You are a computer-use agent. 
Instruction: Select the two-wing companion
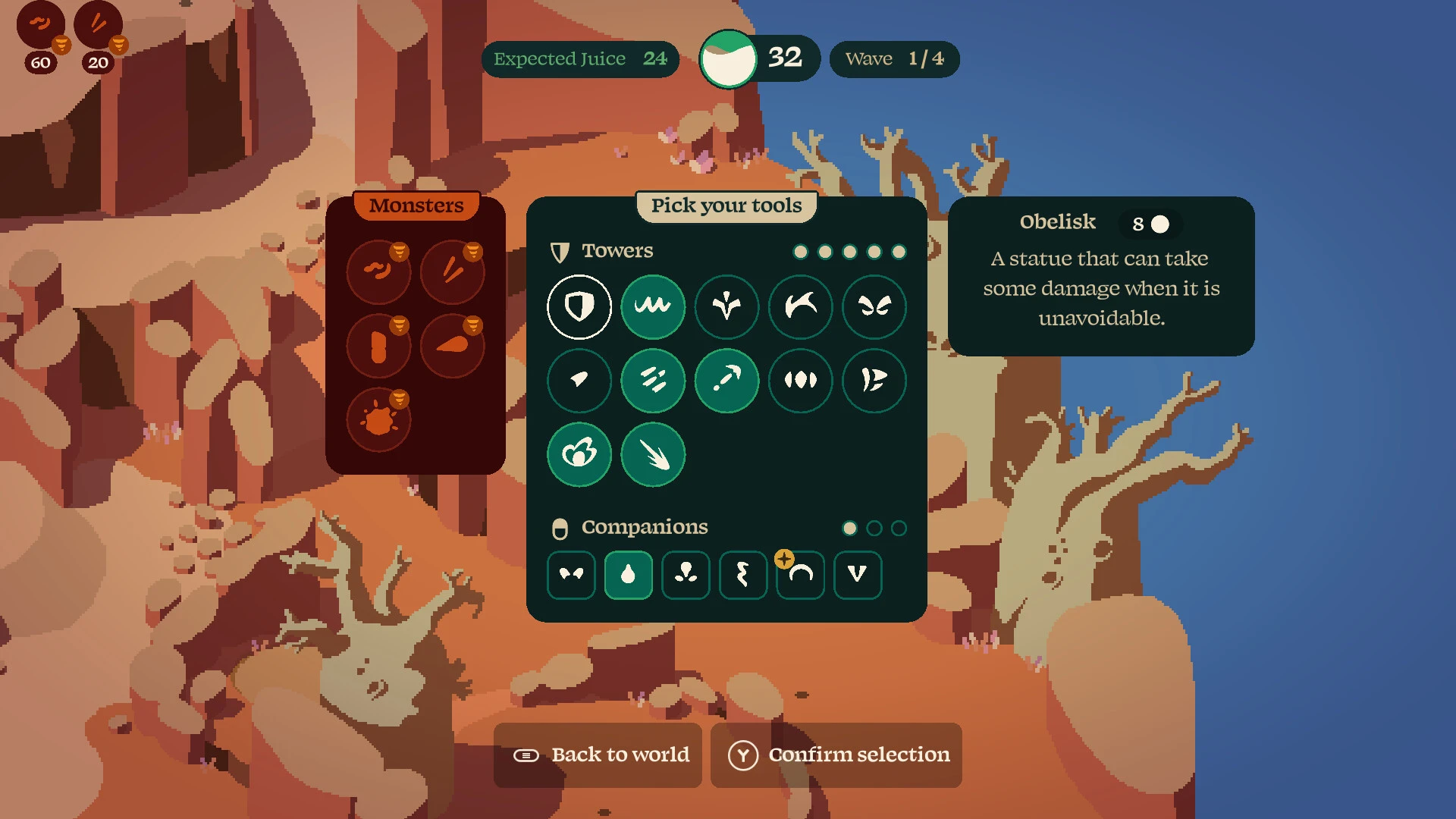(571, 575)
